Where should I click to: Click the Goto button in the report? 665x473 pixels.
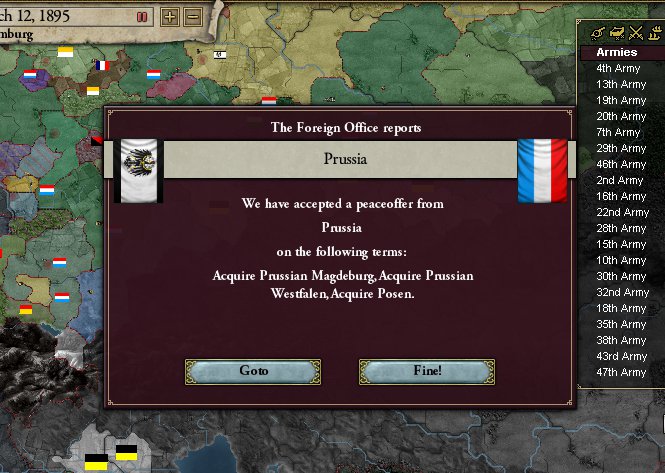(x=253, y=371)
